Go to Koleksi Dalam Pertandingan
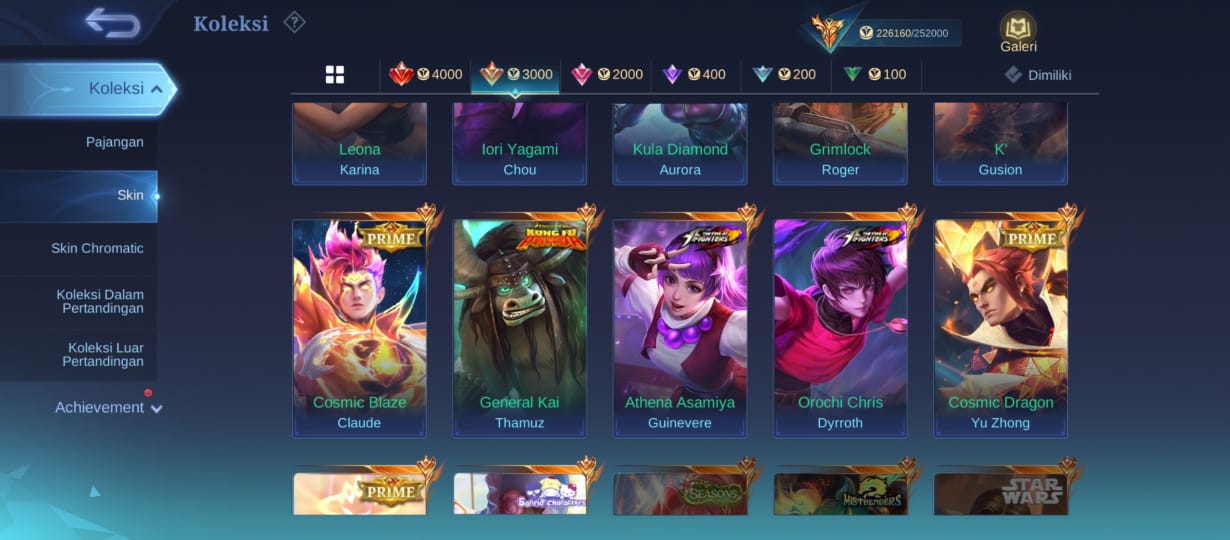The image size is (1230, 540). tap(99, 301)
